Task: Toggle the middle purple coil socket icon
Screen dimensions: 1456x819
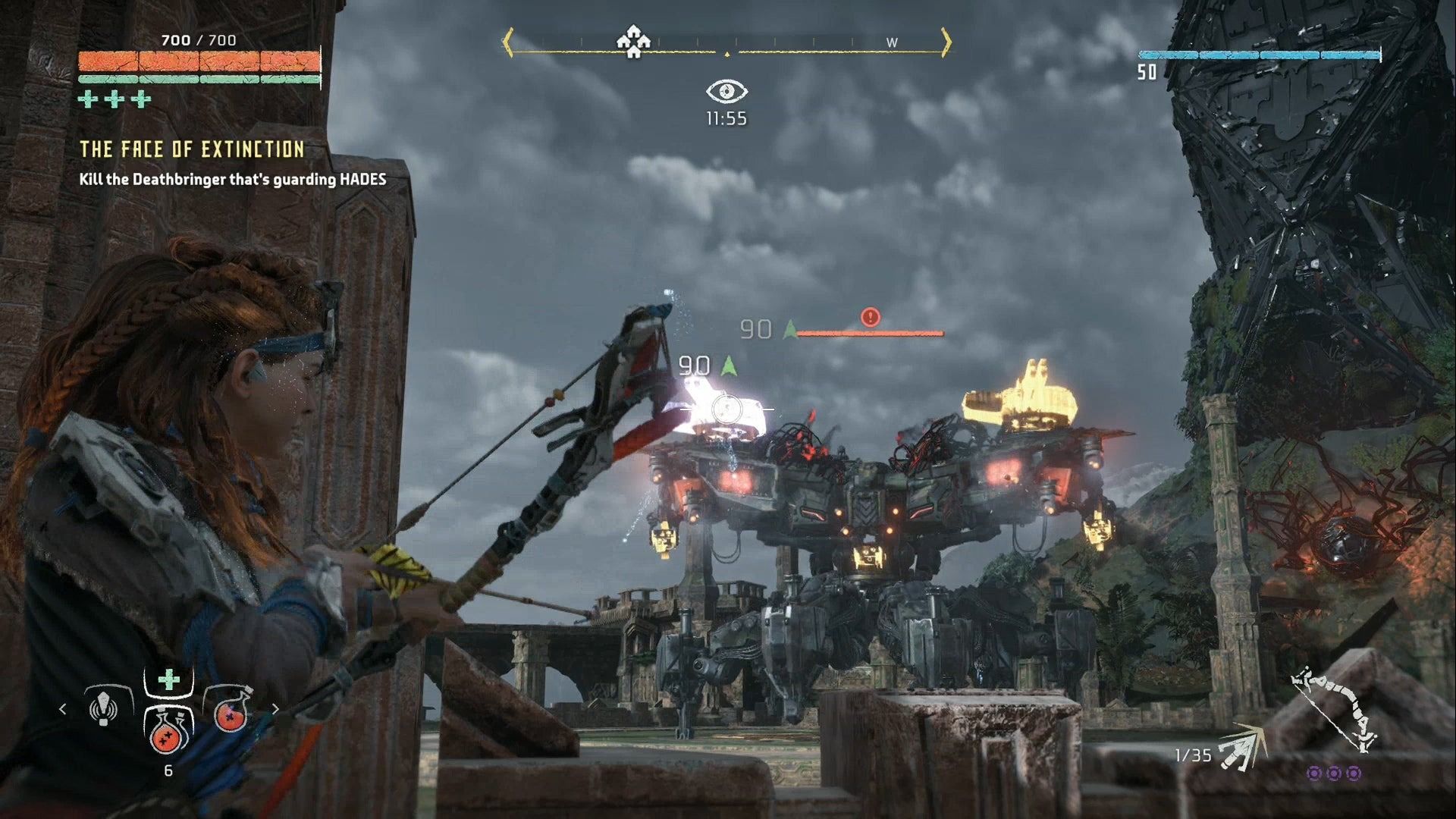Action: (x=1334, y=774)
